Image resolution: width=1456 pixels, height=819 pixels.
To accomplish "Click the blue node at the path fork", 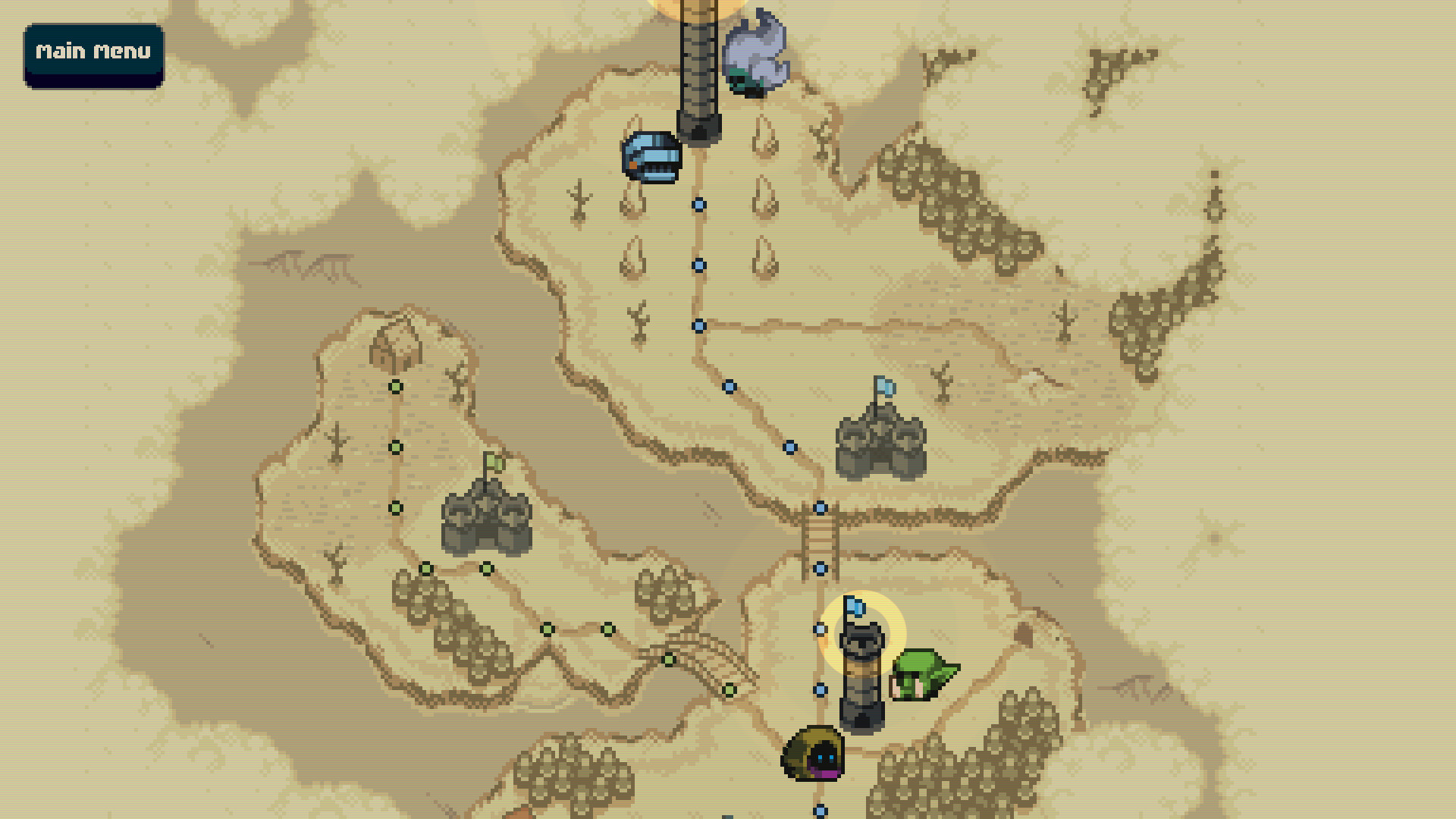I will point(698,327).
